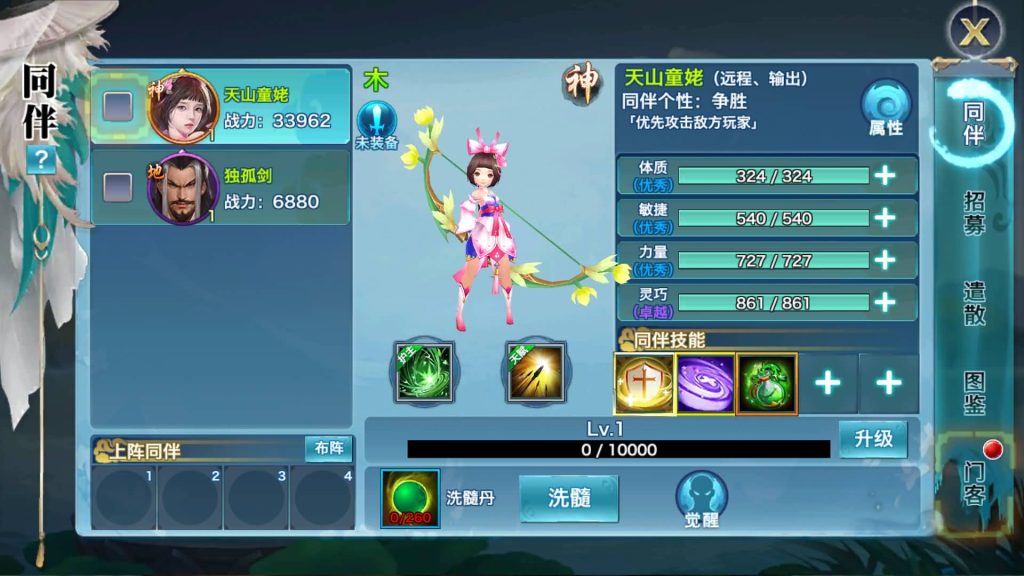
Task: Increase 敏捷 with its plus button
Action: (x=885, y=218)
